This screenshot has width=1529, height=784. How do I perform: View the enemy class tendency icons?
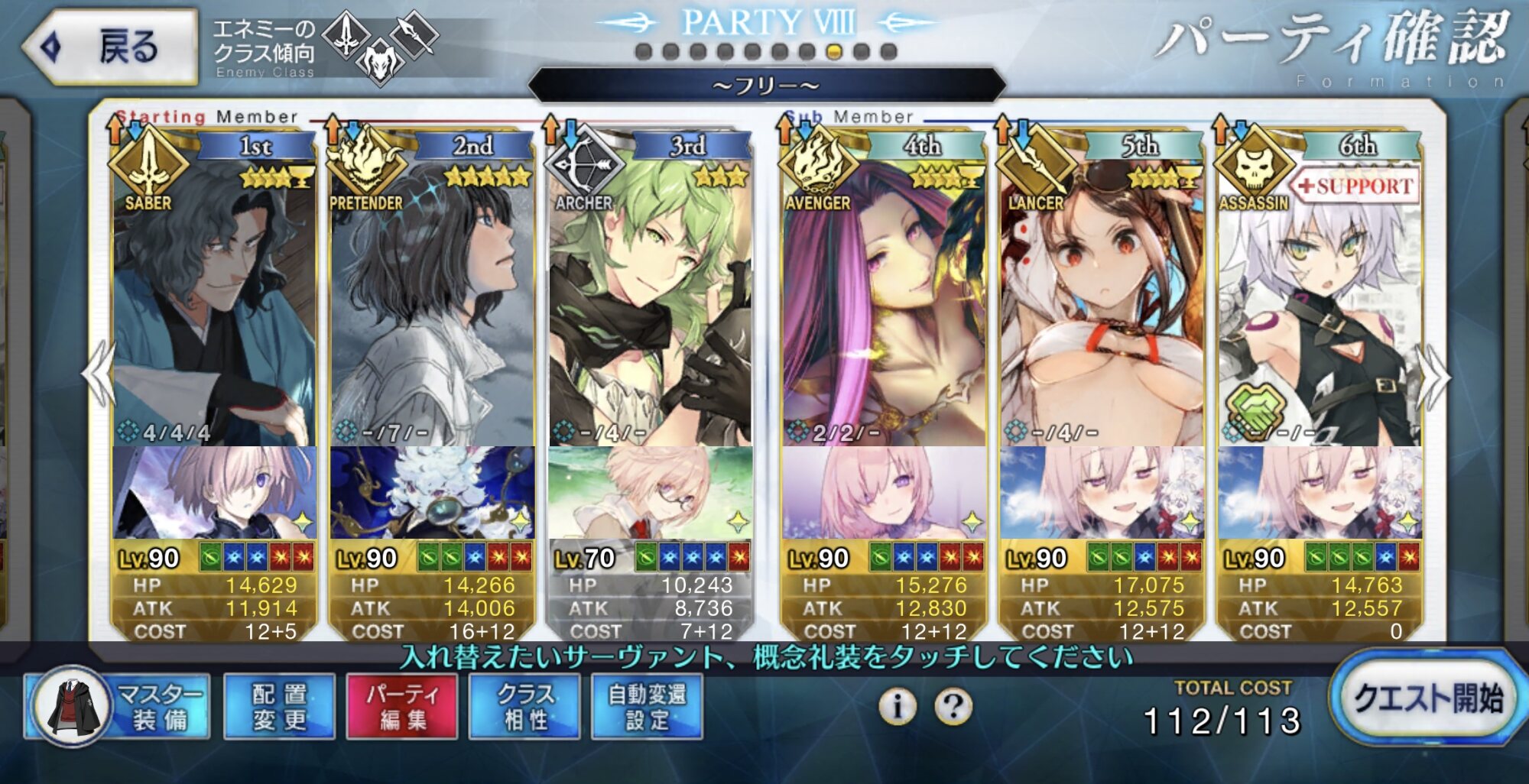[x=380, y=46]
